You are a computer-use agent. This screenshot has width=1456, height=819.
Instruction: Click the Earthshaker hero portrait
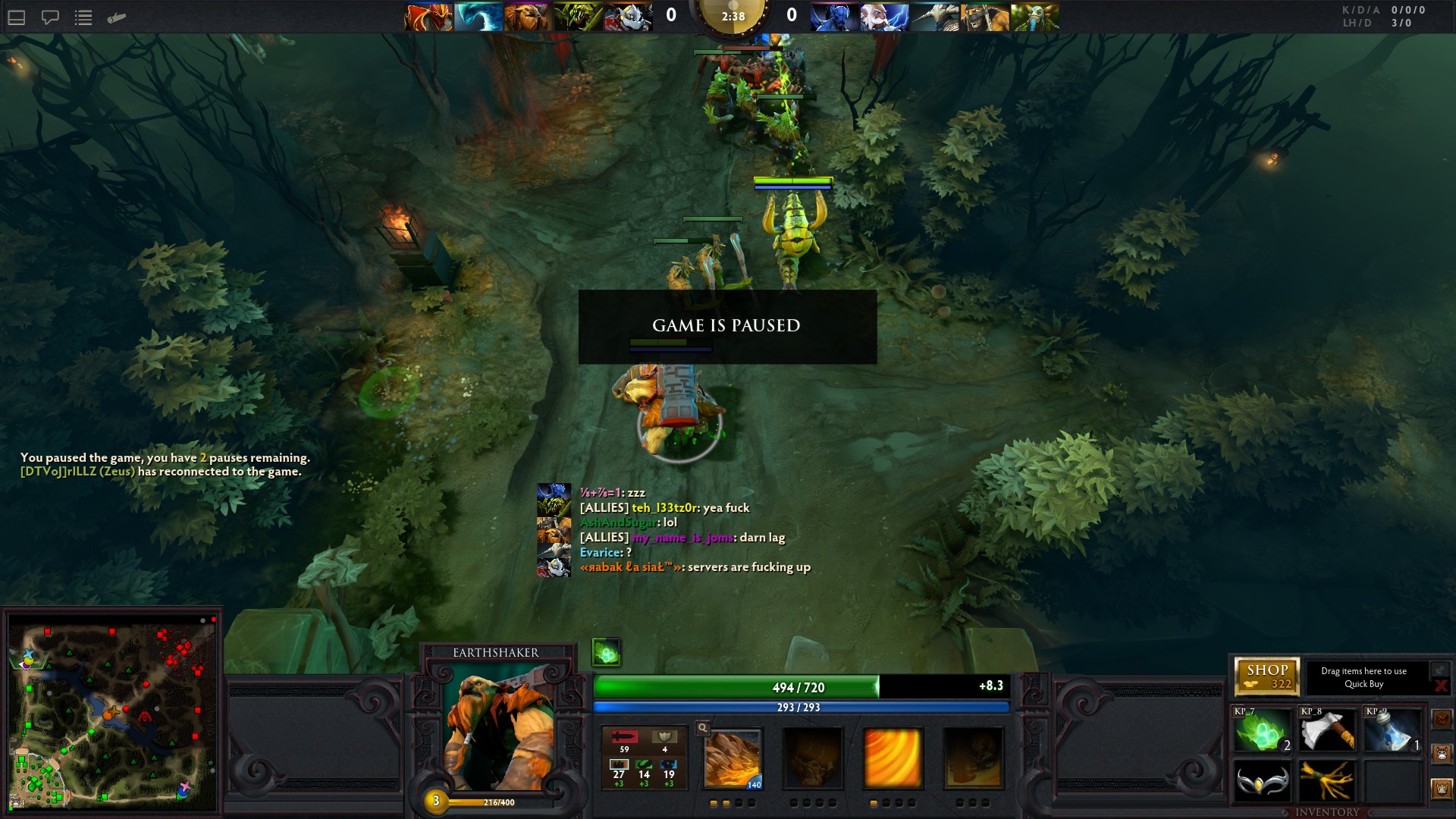[498, 728]
